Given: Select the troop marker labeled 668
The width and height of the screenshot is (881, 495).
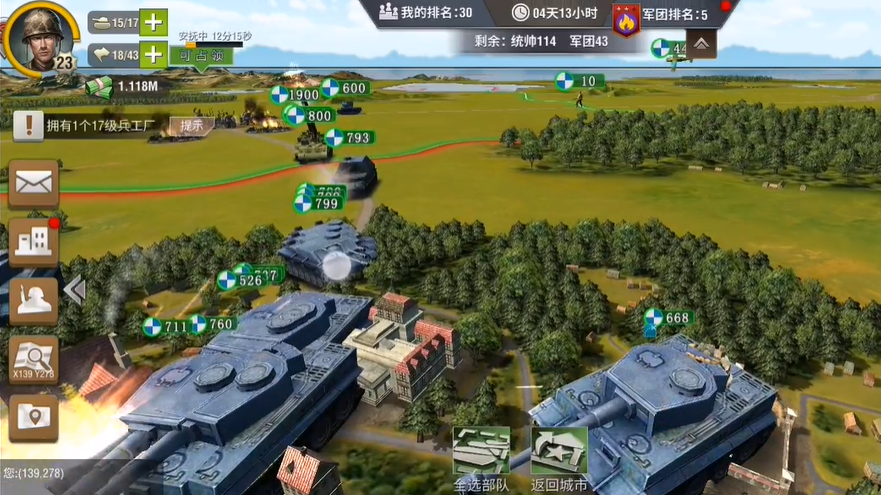Looking at the screenshot, I should 668,318.
